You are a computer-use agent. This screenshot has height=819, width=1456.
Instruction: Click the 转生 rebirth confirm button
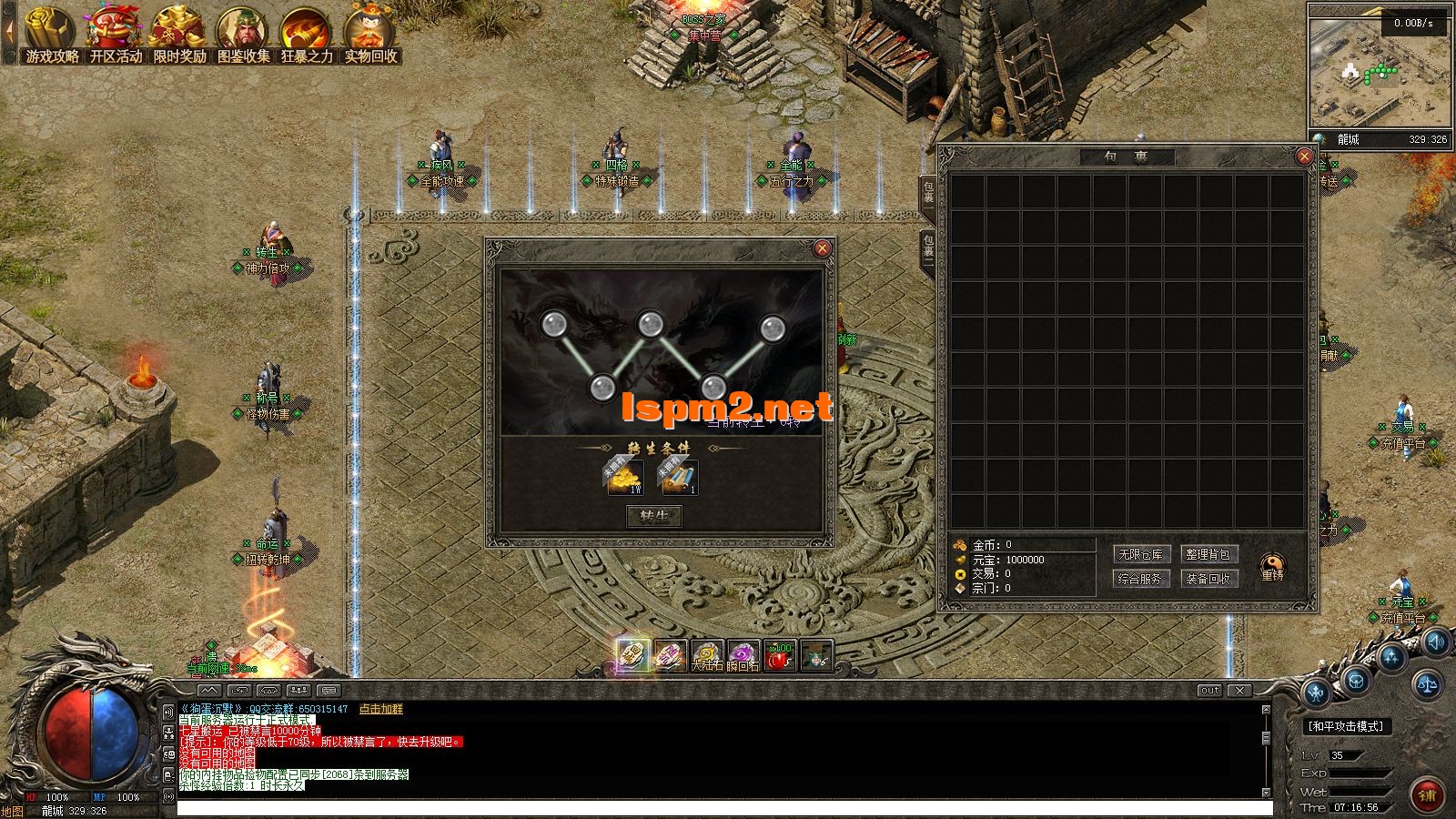(x=654, y=517)
